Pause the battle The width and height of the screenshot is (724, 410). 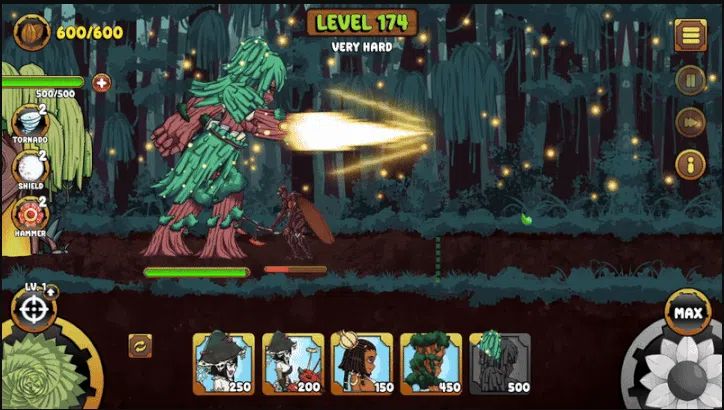(690, 79)
